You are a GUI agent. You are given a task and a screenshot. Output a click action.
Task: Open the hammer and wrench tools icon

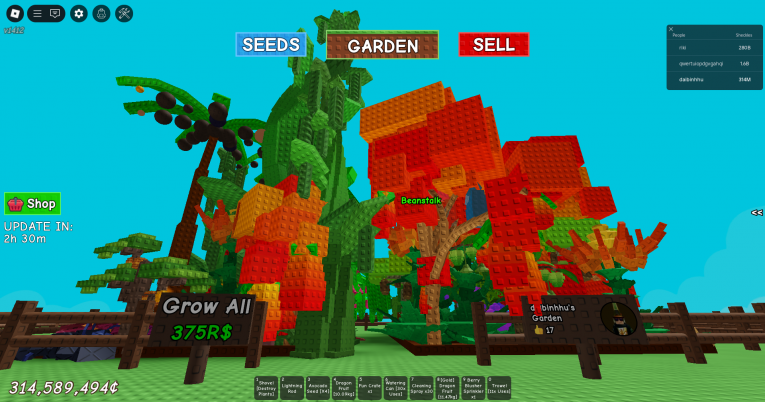click(124, 14)
